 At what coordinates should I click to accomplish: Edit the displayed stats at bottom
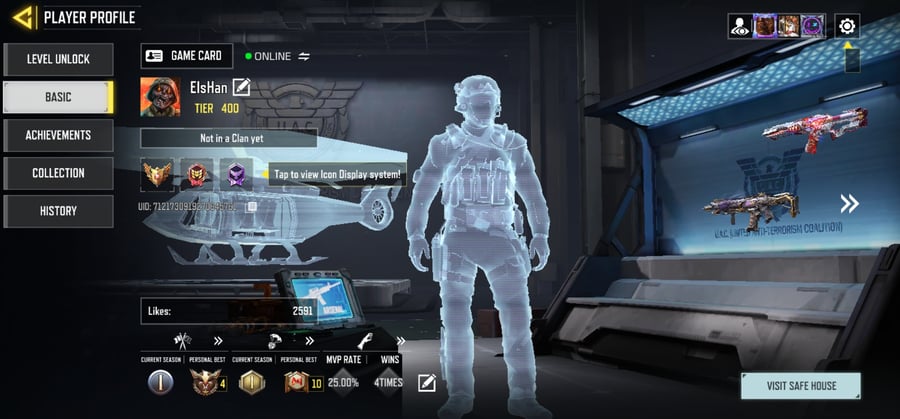click(427, 383)
